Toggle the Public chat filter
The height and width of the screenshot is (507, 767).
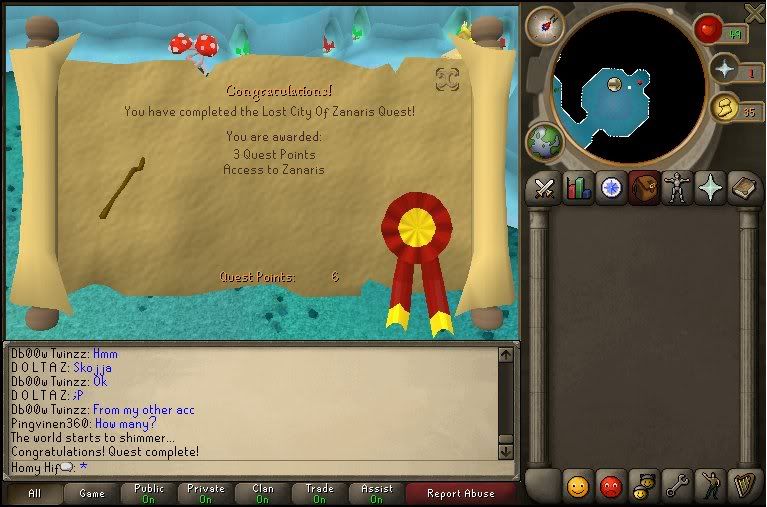[149, 493]
